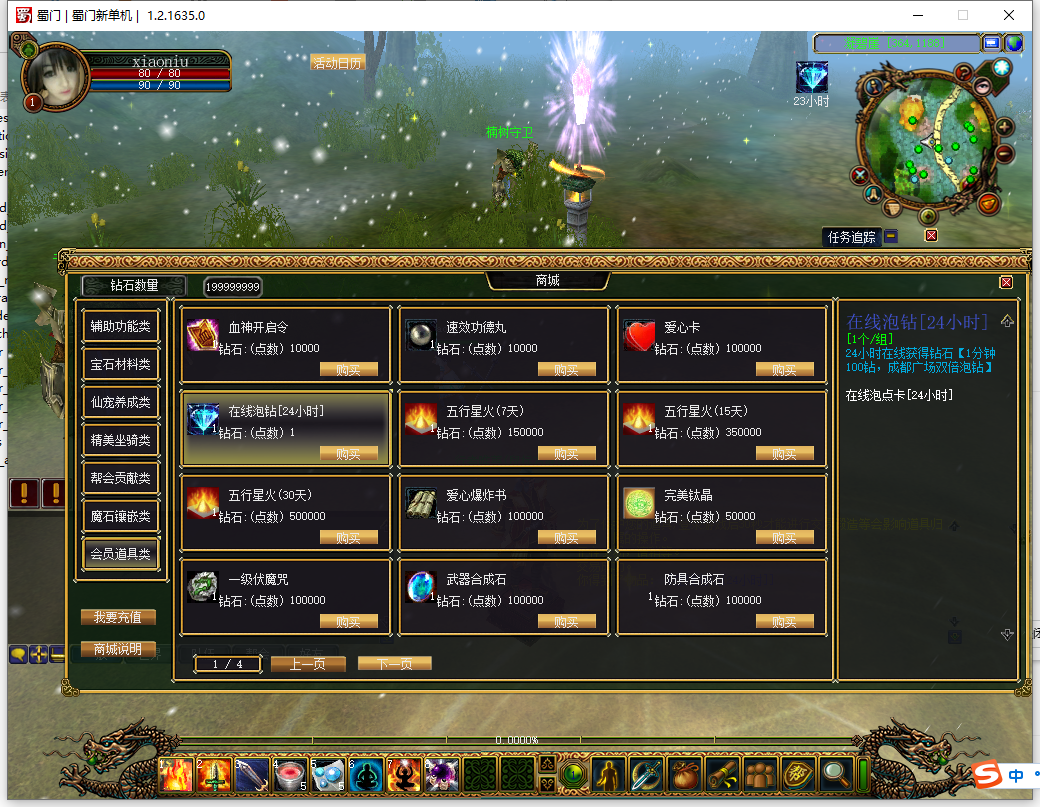Click 购买 for the 爱心卡

(x=784, y=370)
